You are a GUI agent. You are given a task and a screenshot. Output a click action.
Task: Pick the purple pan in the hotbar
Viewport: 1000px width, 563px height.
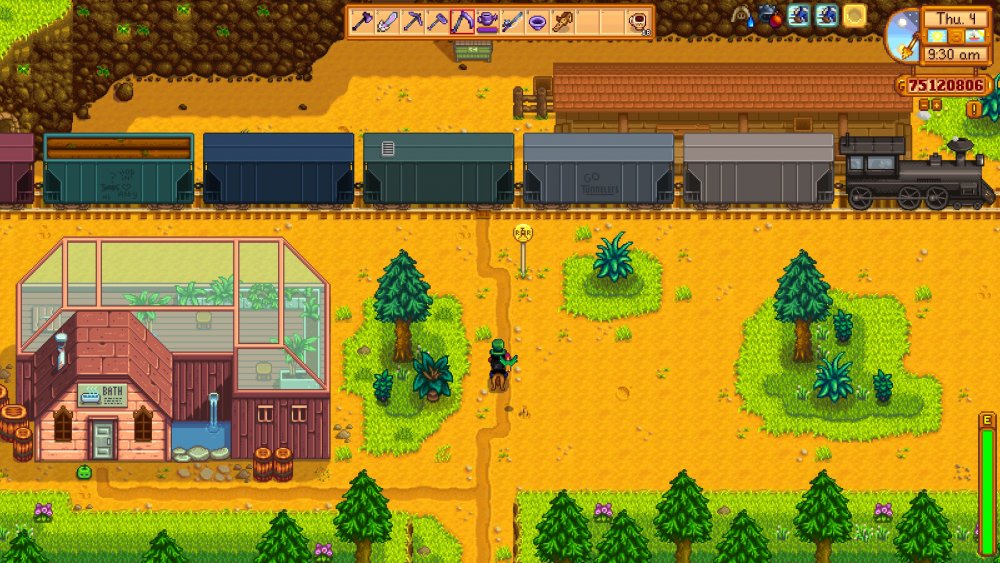coord(538,21)
